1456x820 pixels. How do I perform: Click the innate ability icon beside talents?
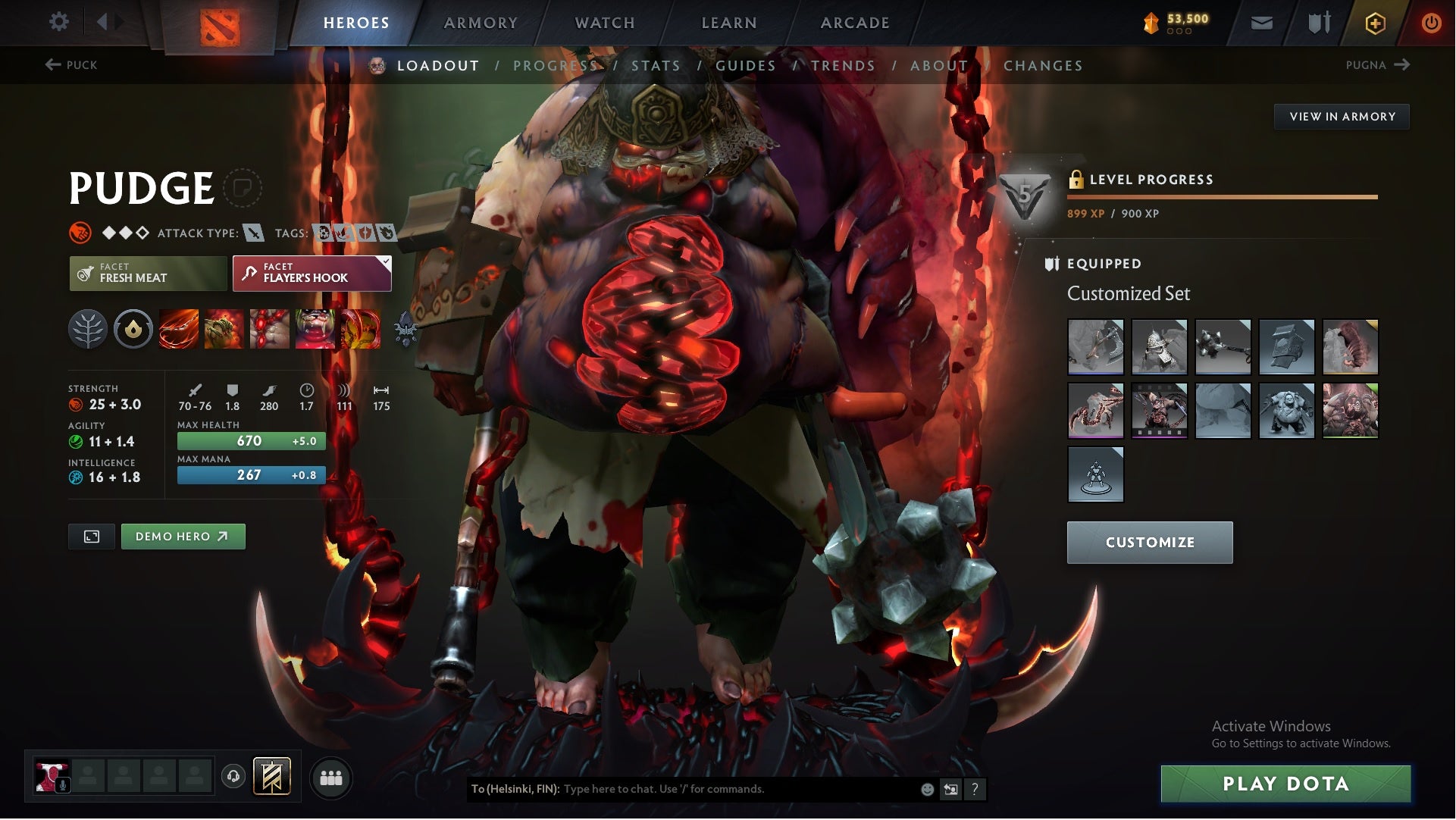pos(133,330)
